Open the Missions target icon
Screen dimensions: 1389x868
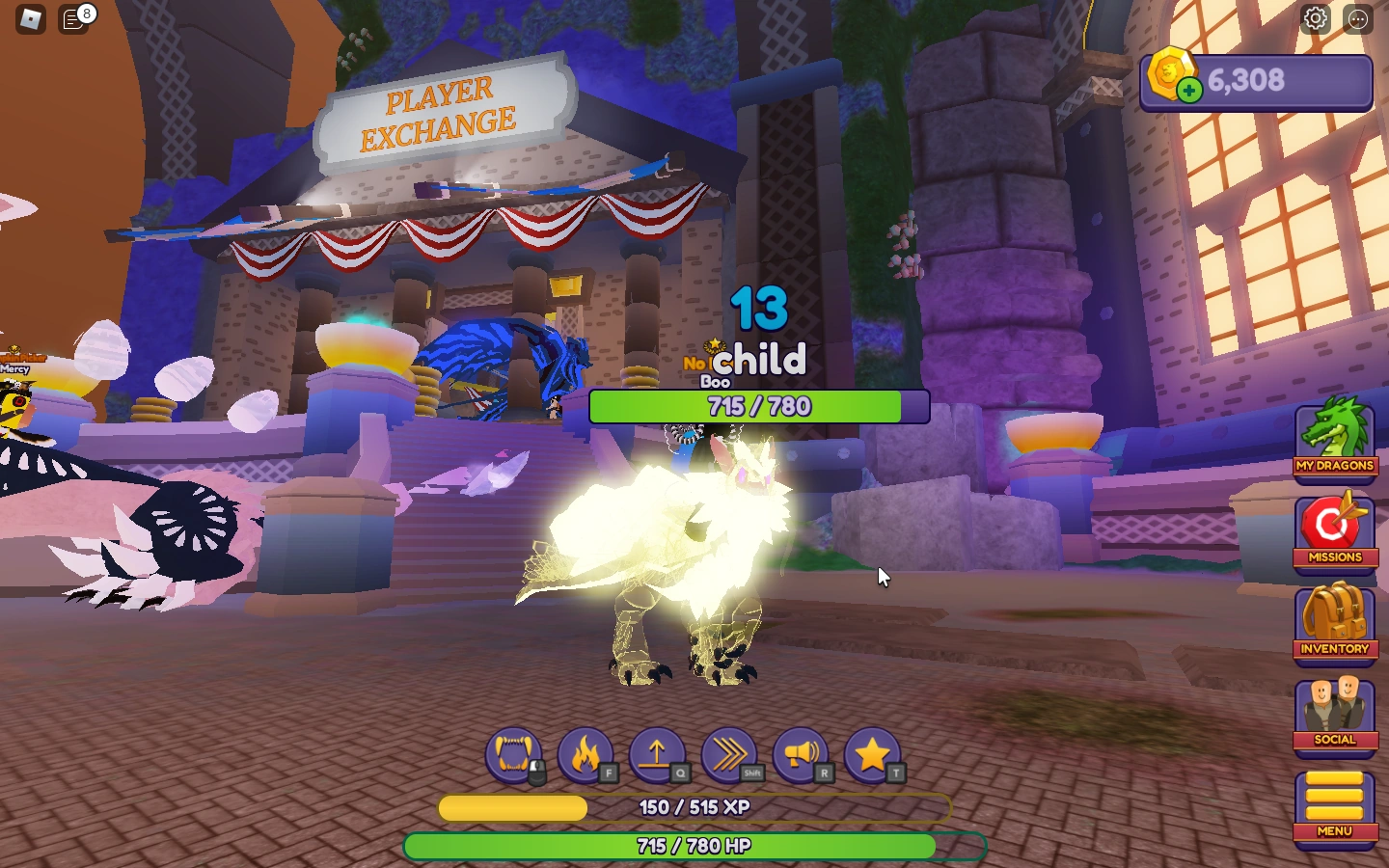click(1335, 529)
